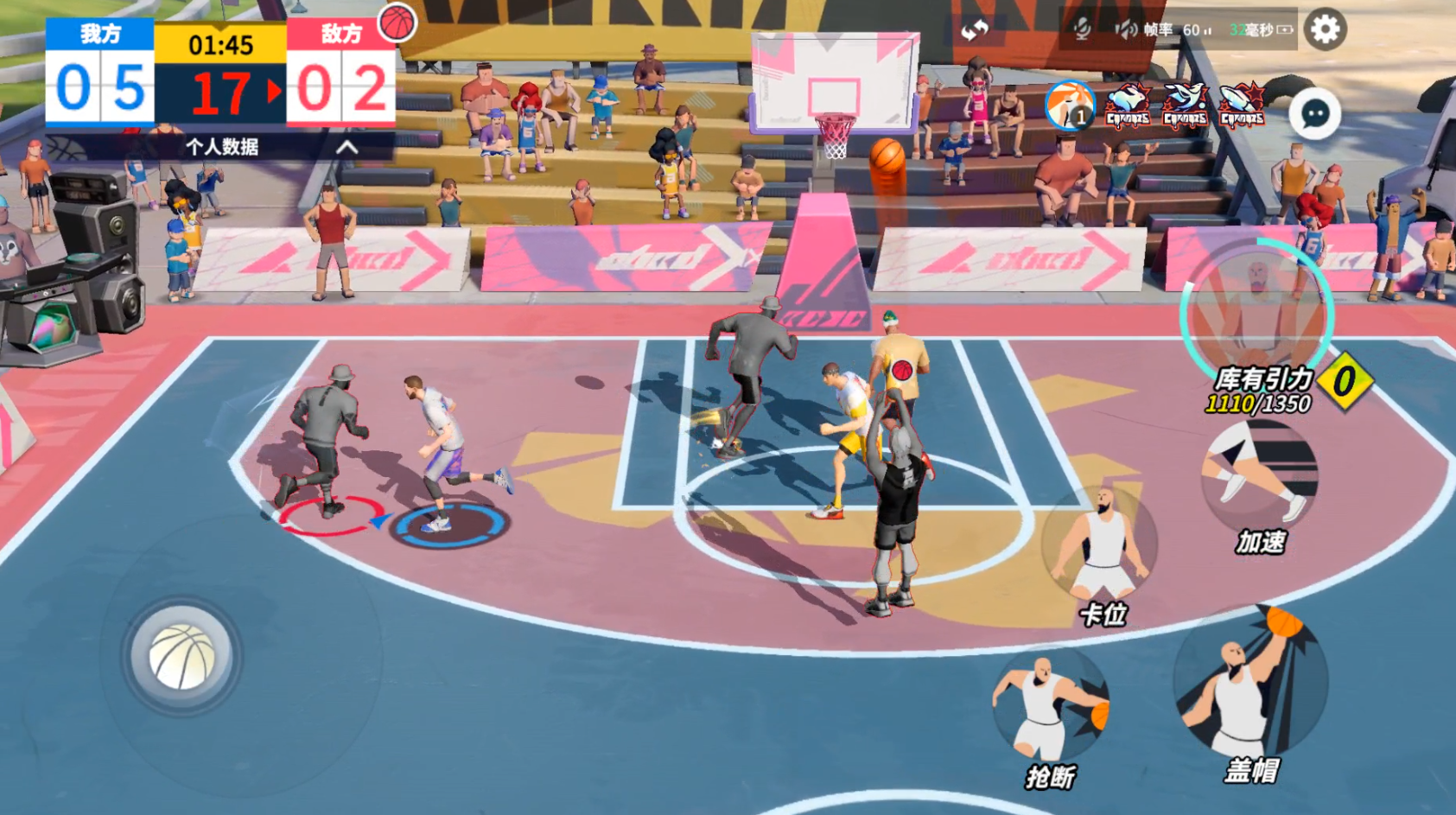1456x815 pixels.
Task: Open the chat bubble button
Action: click(1314, 114)
